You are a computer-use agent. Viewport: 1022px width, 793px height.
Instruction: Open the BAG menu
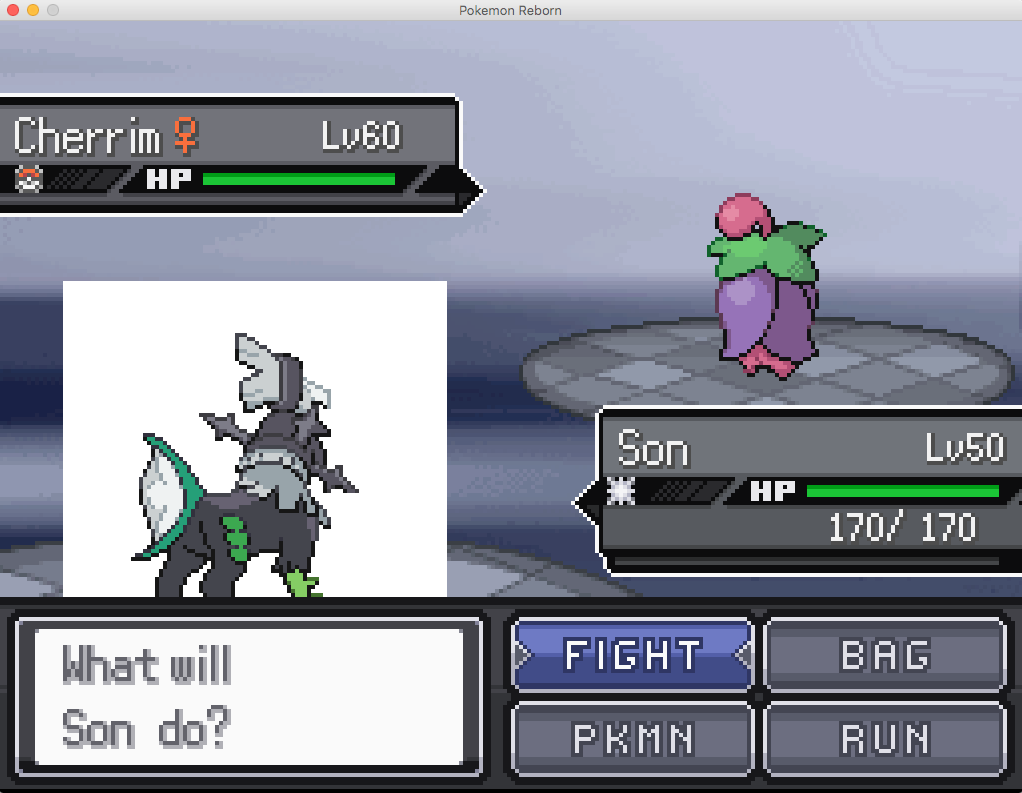coord(885,655)
